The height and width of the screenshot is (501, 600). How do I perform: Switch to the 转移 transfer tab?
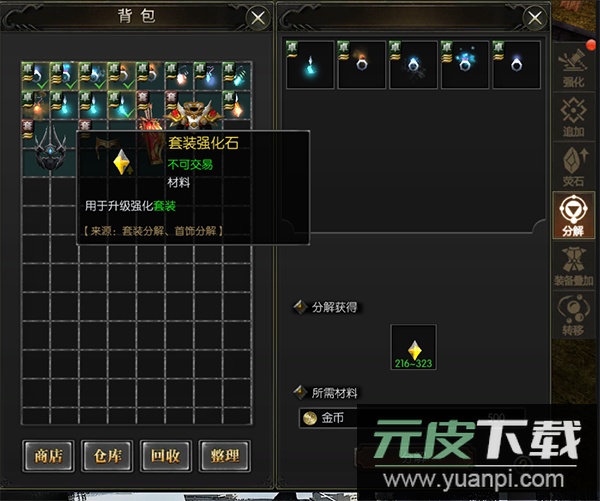coord(574,311)
